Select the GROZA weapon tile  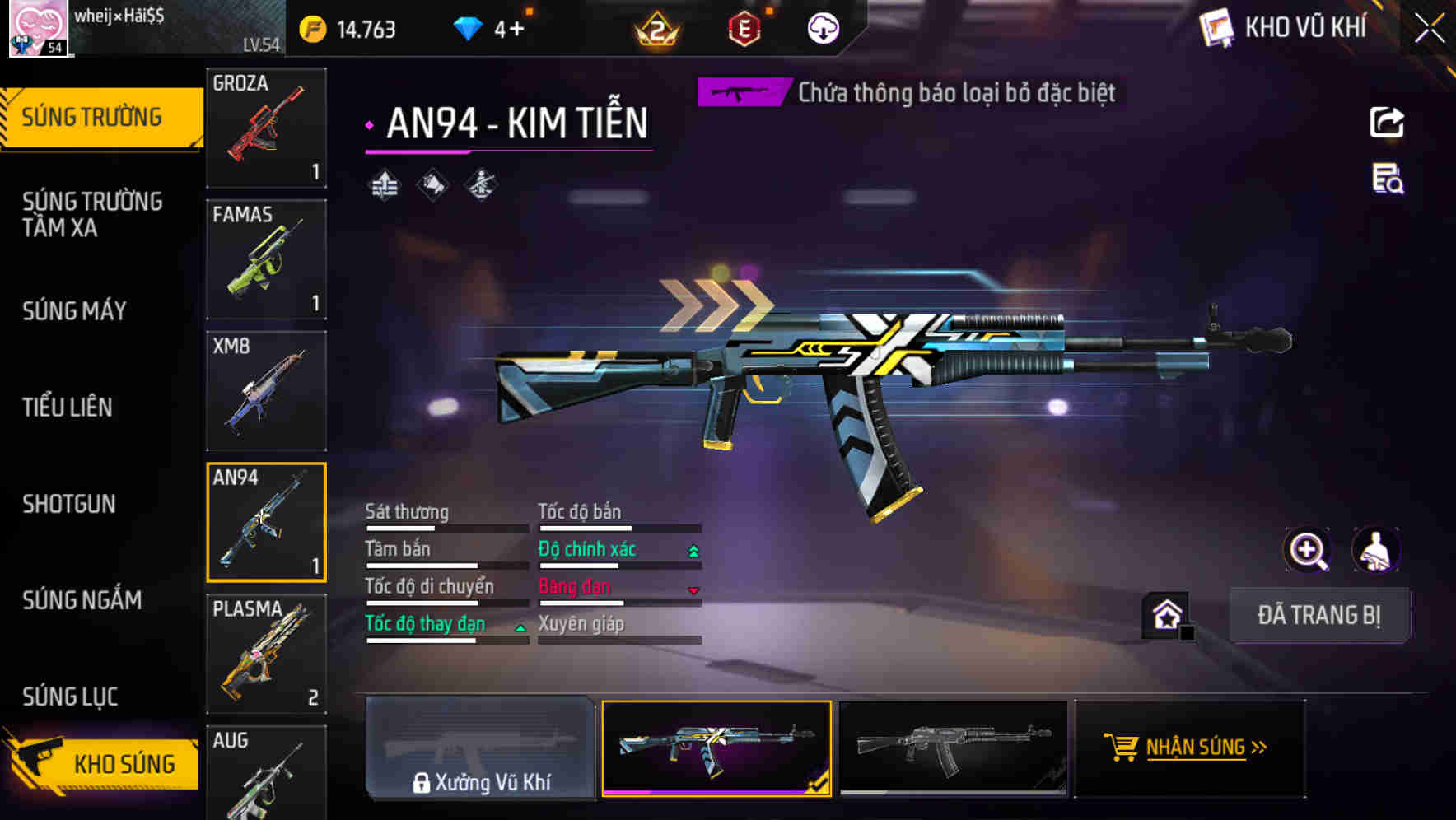(x=266, y=128)
